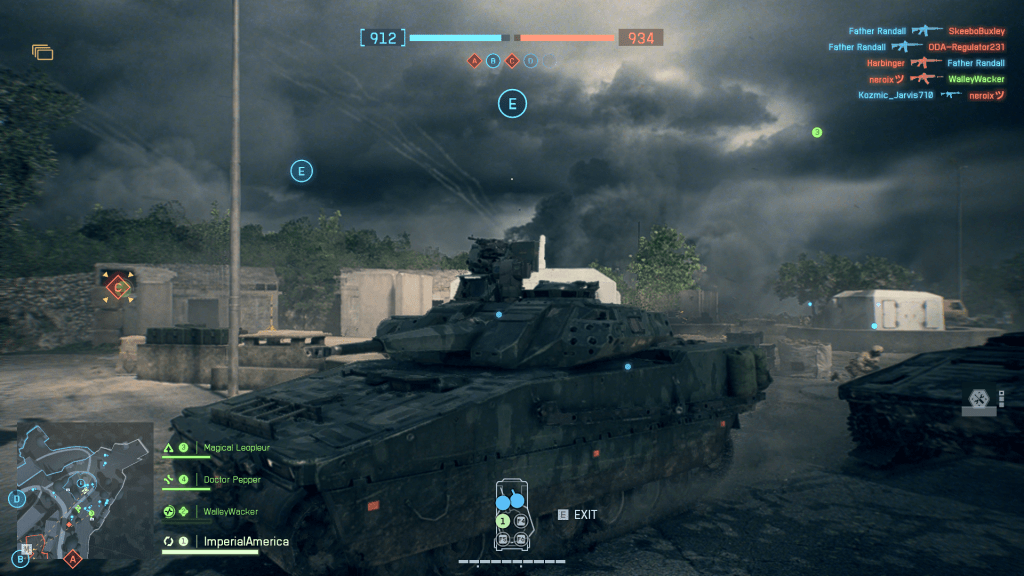
Task: Click the large objective E marker
Action: 512,103
